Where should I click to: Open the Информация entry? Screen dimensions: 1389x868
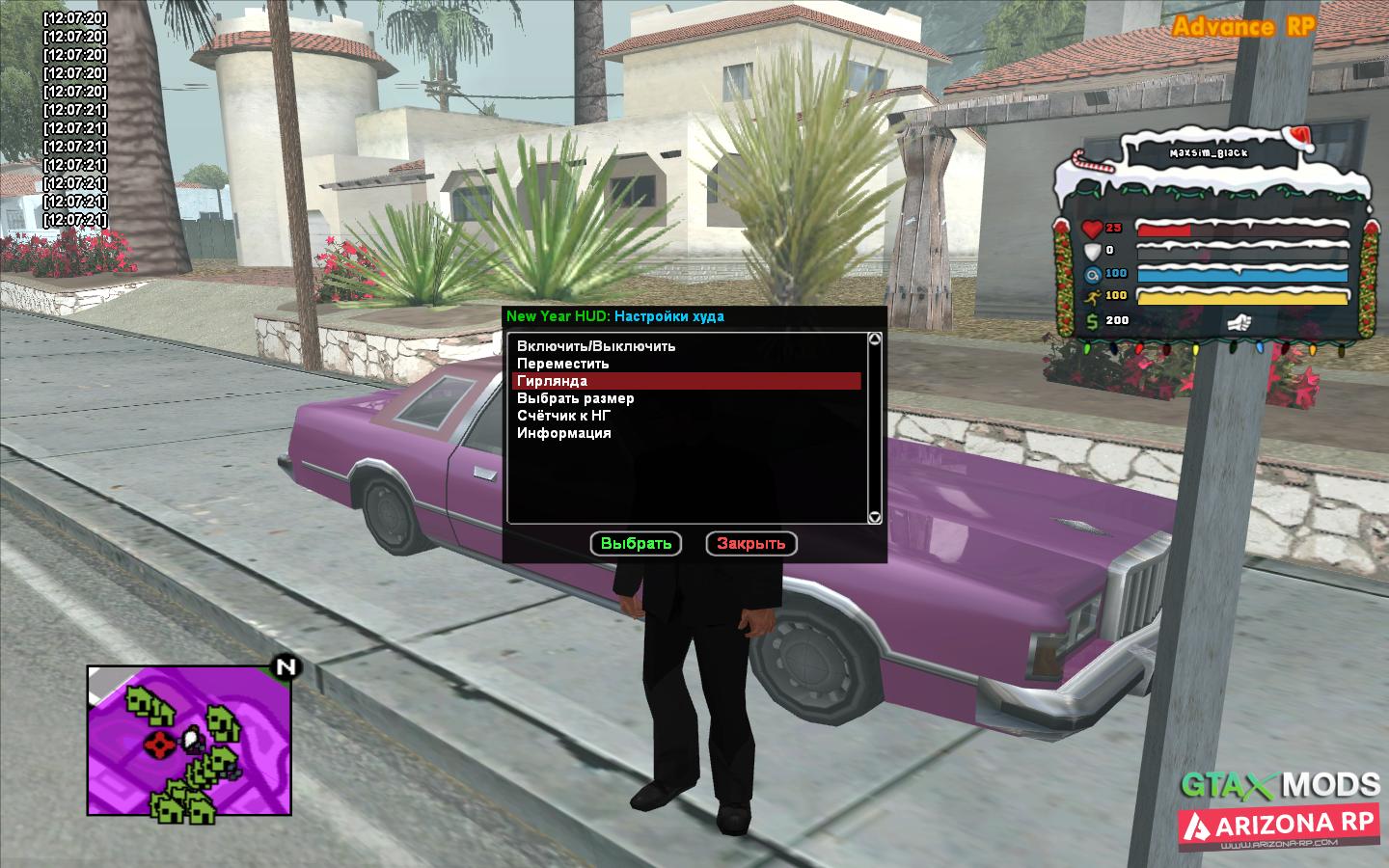564,433
